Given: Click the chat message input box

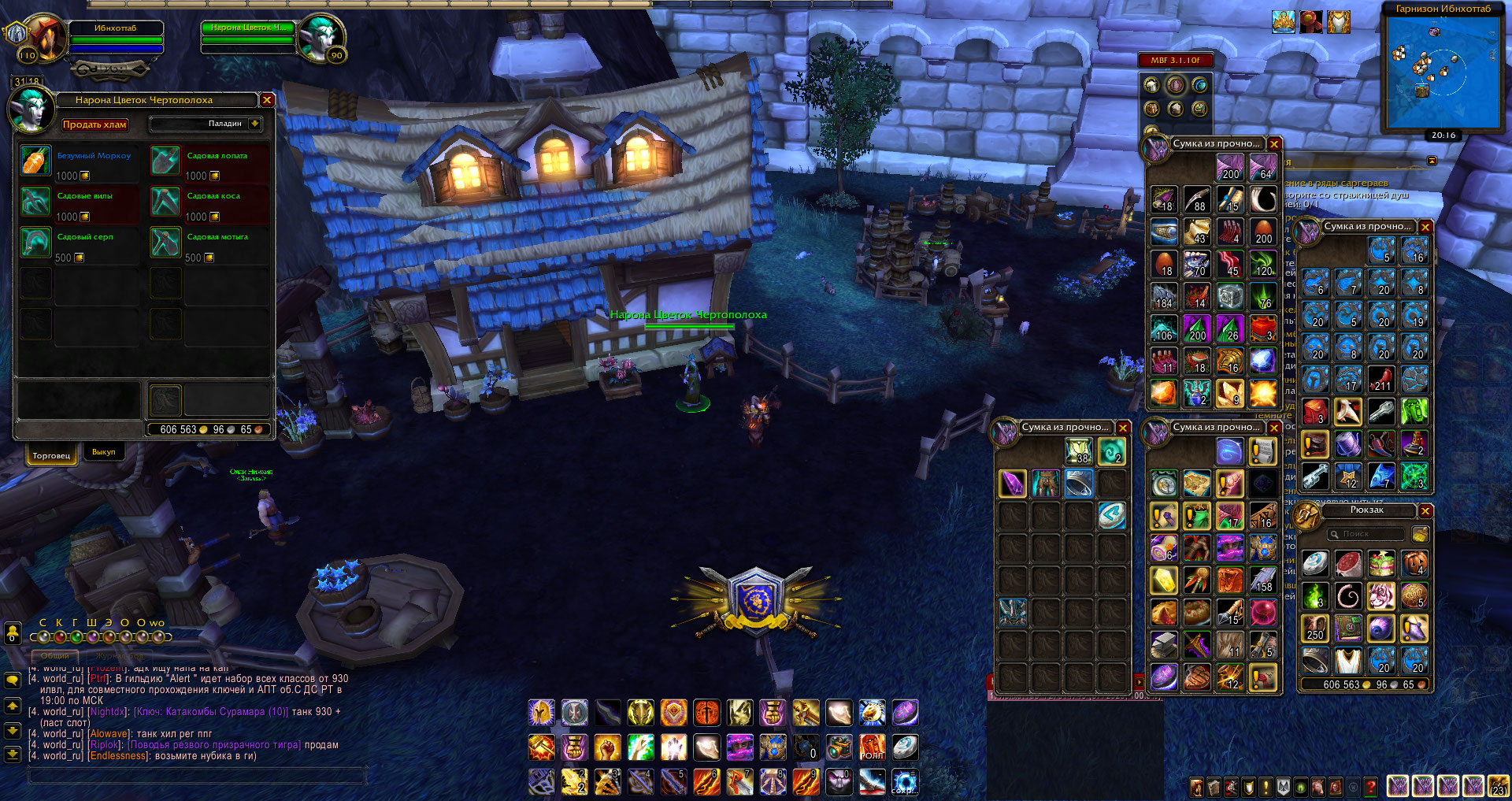Looking at the screenshot, I should 197,776.
